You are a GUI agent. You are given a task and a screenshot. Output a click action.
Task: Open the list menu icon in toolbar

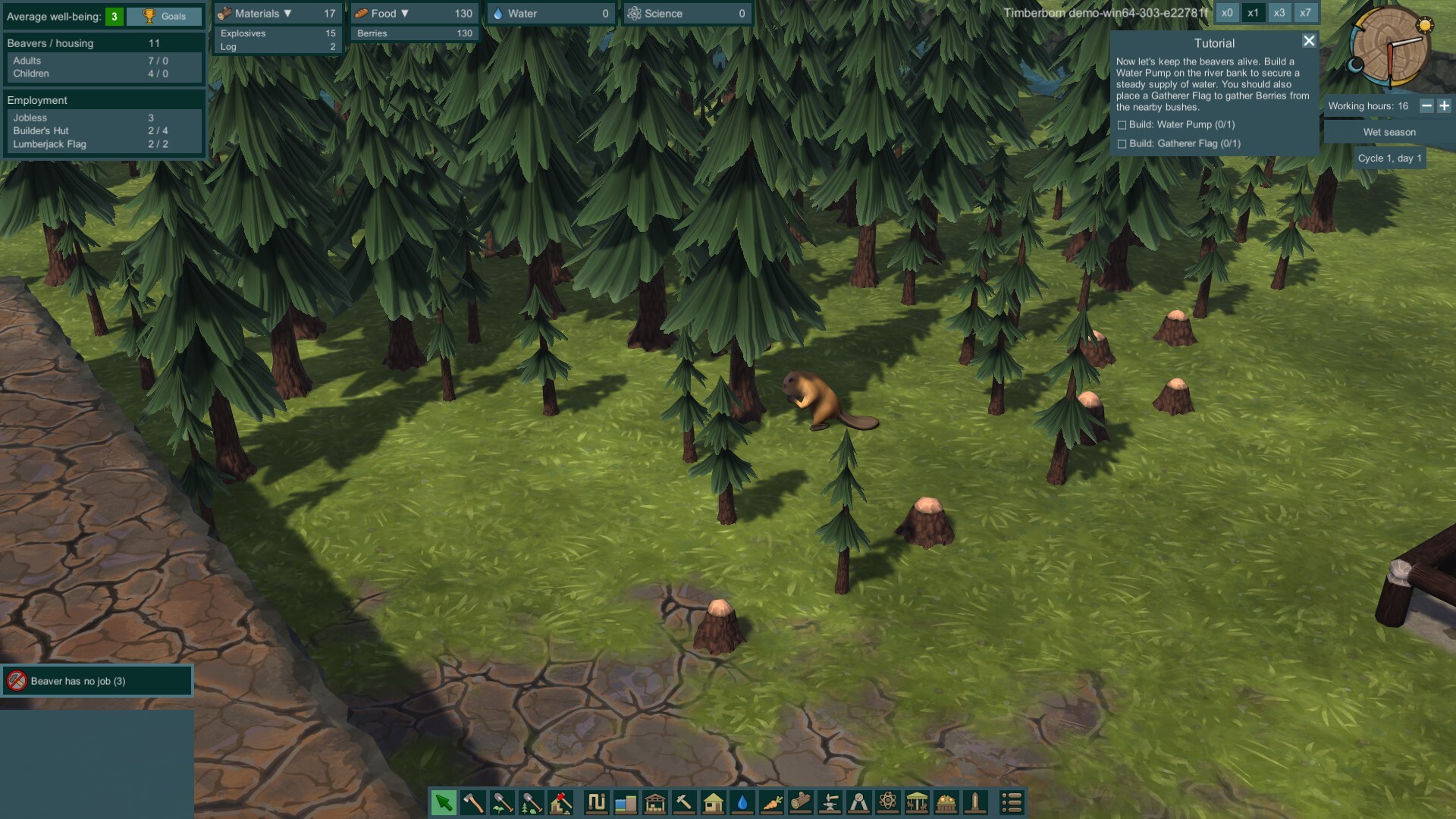(1012, 802)
